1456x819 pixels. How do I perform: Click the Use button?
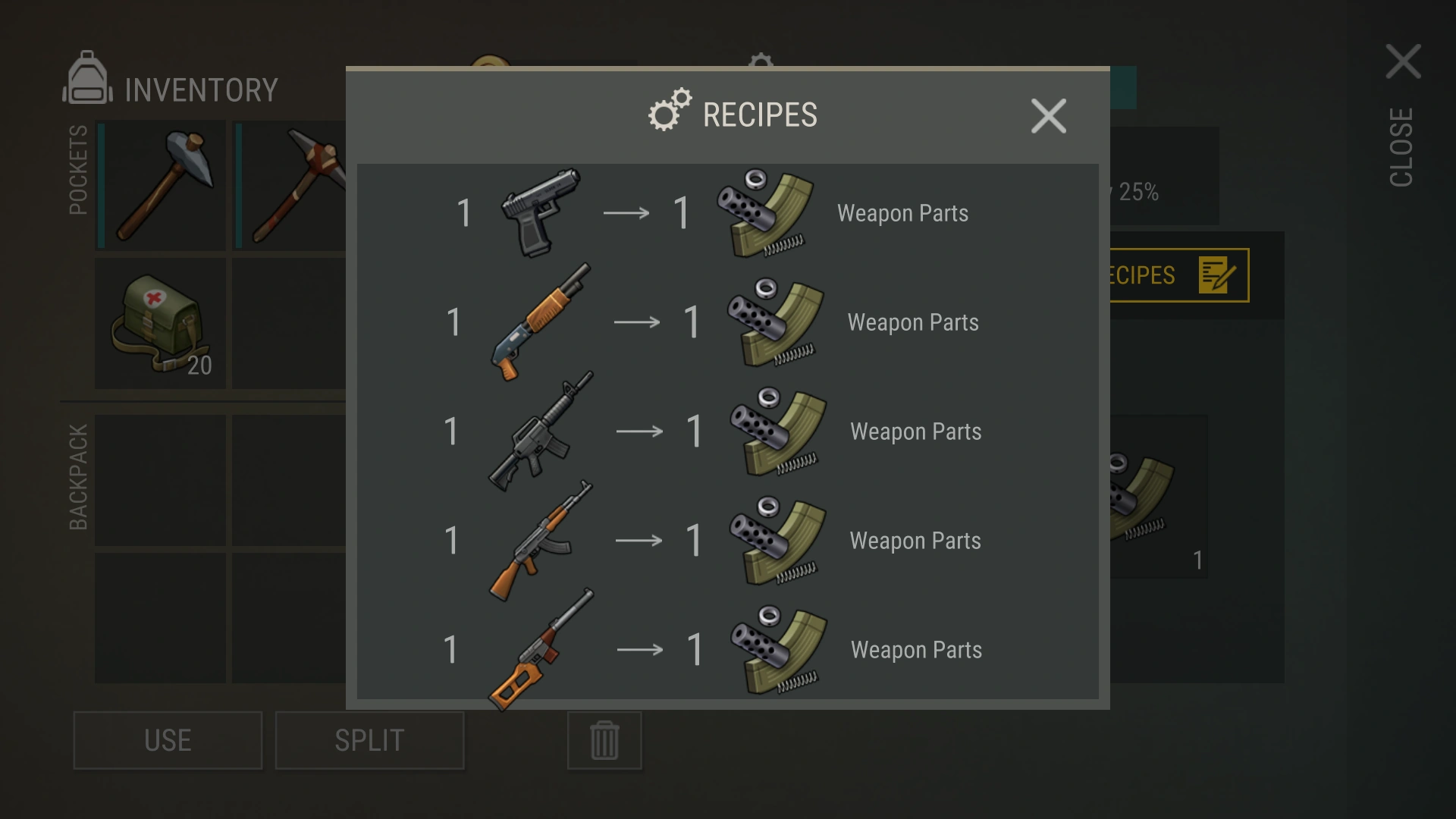(x=168, y=740)
